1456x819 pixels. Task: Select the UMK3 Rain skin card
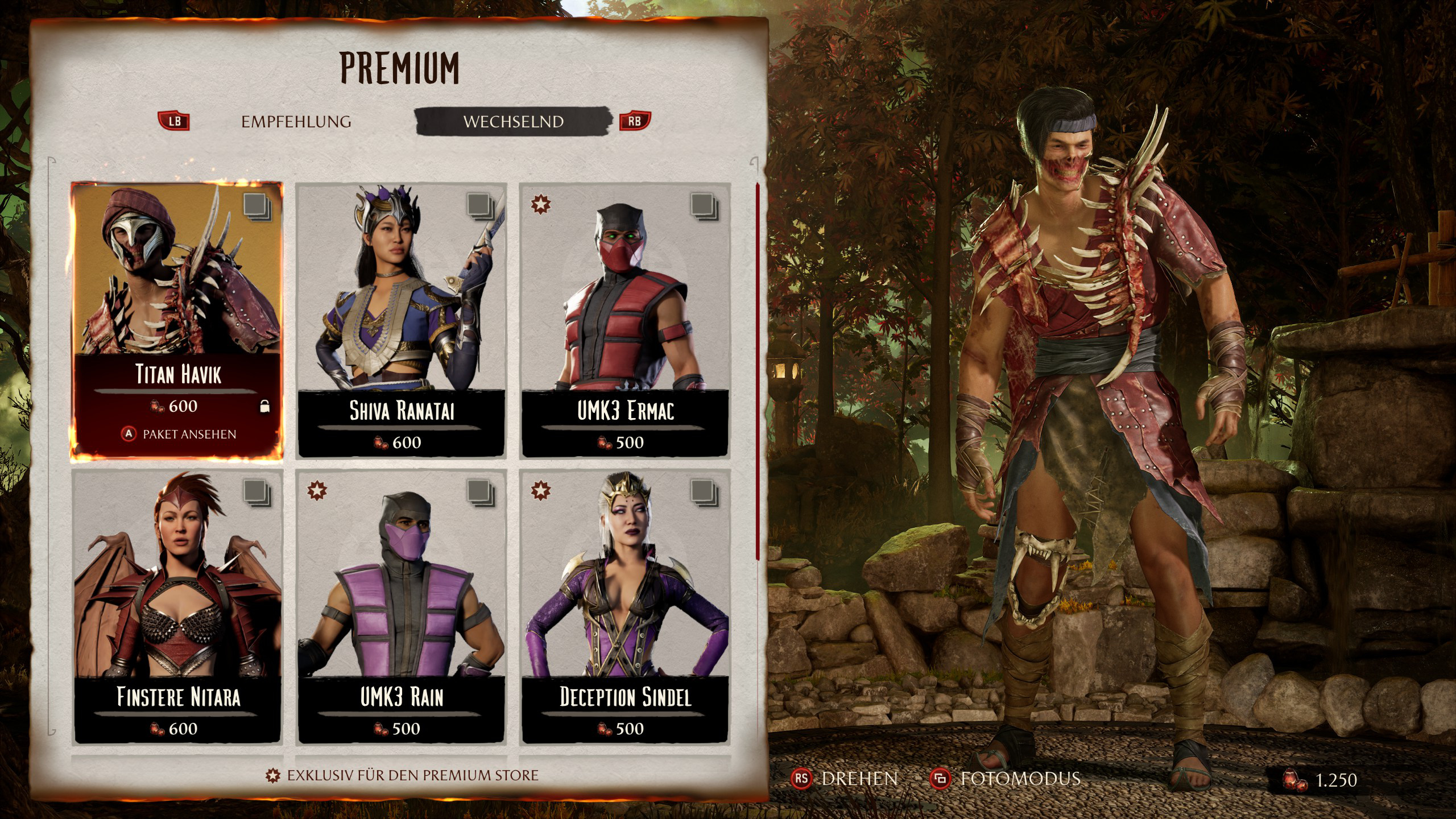pyautogui.click(x=401, y=606)
